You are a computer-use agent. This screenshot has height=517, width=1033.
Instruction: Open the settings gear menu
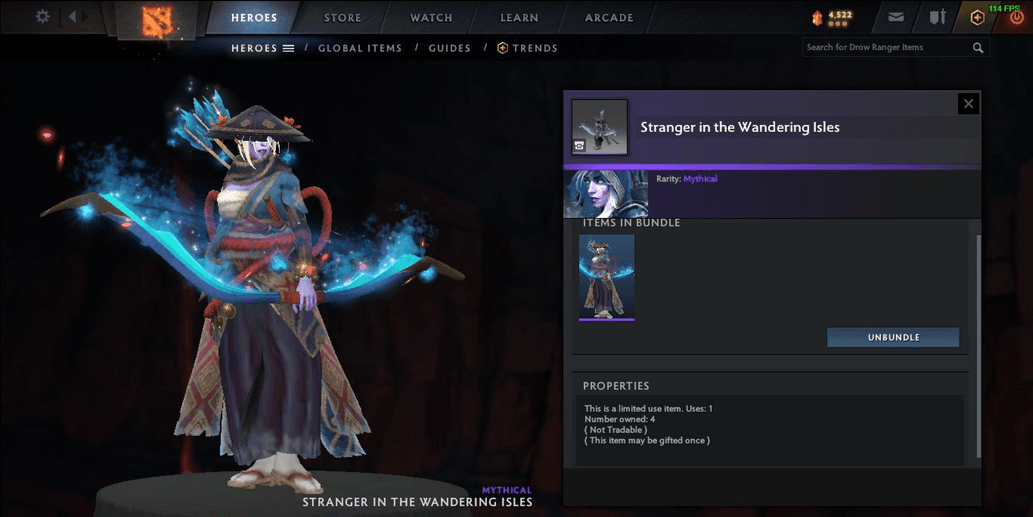coord(42,17)
